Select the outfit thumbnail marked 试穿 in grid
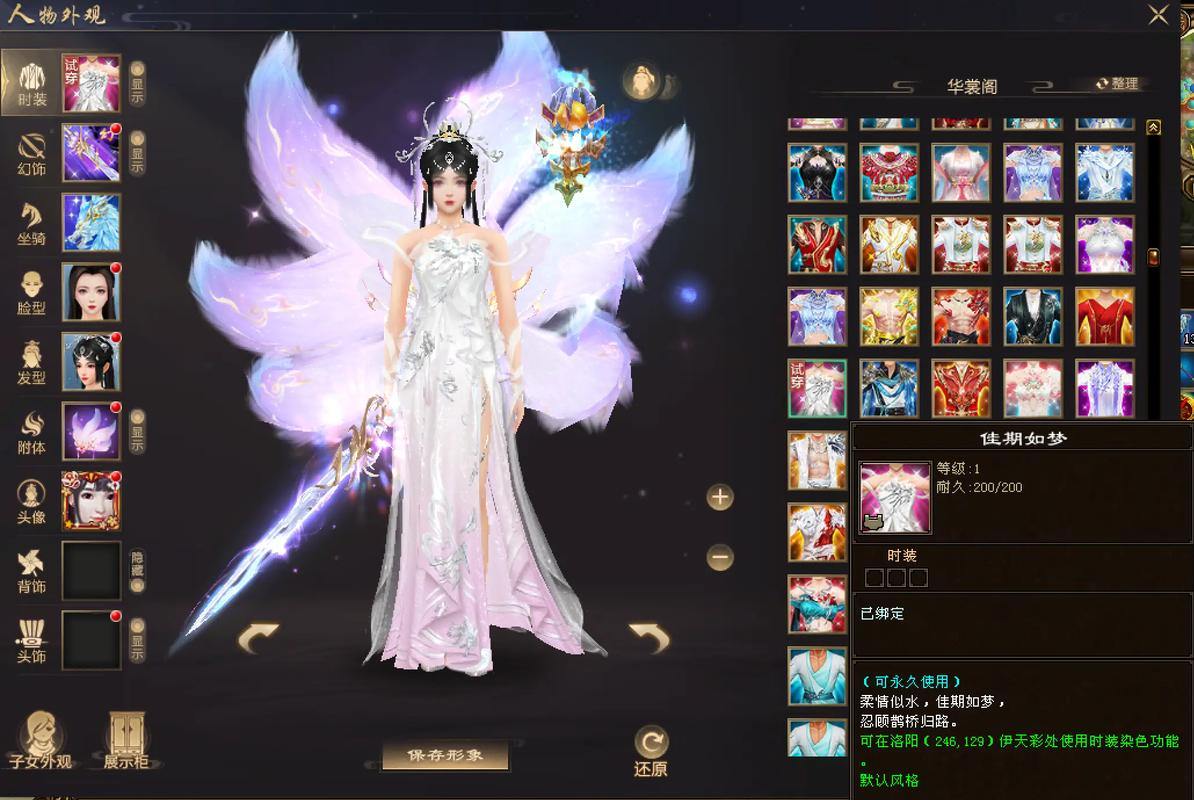The width and height of the screenshot is (1194, 800). [x=817, y=388]
